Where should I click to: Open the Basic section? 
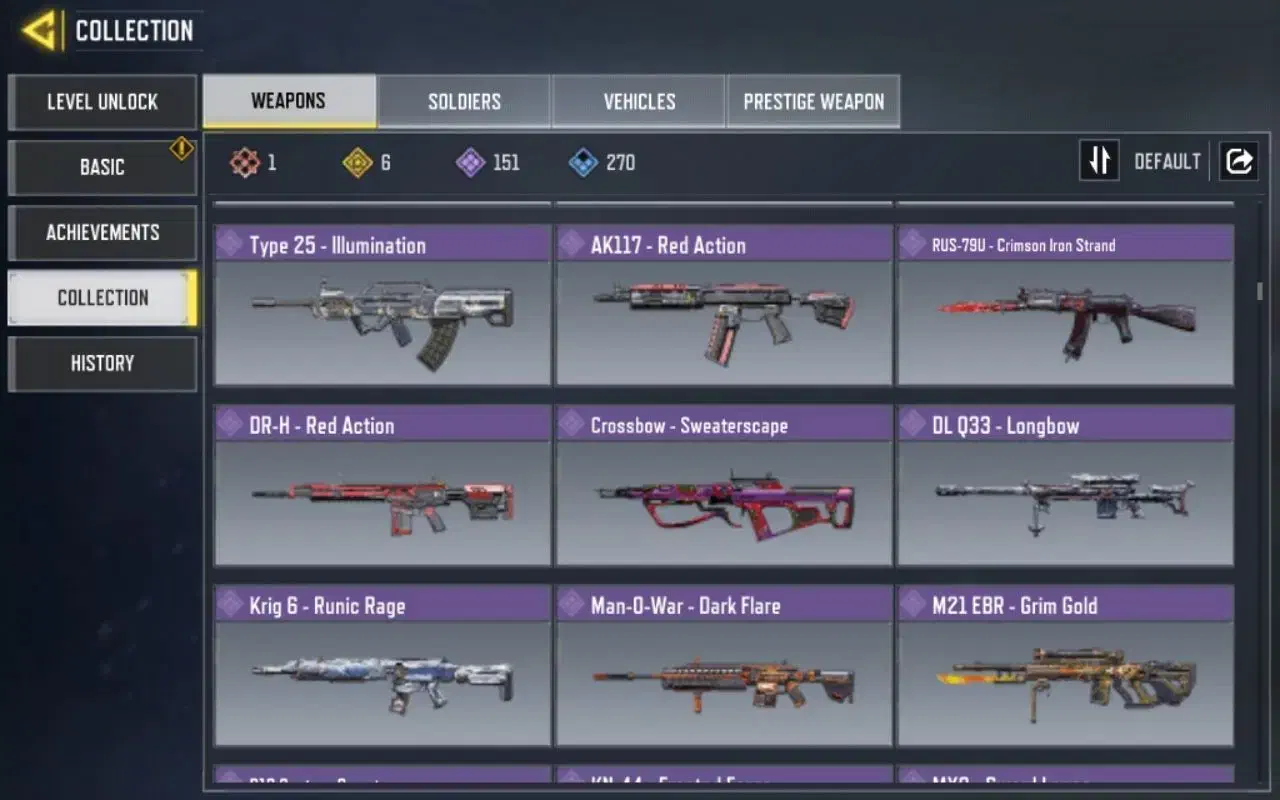coord(102,167)
